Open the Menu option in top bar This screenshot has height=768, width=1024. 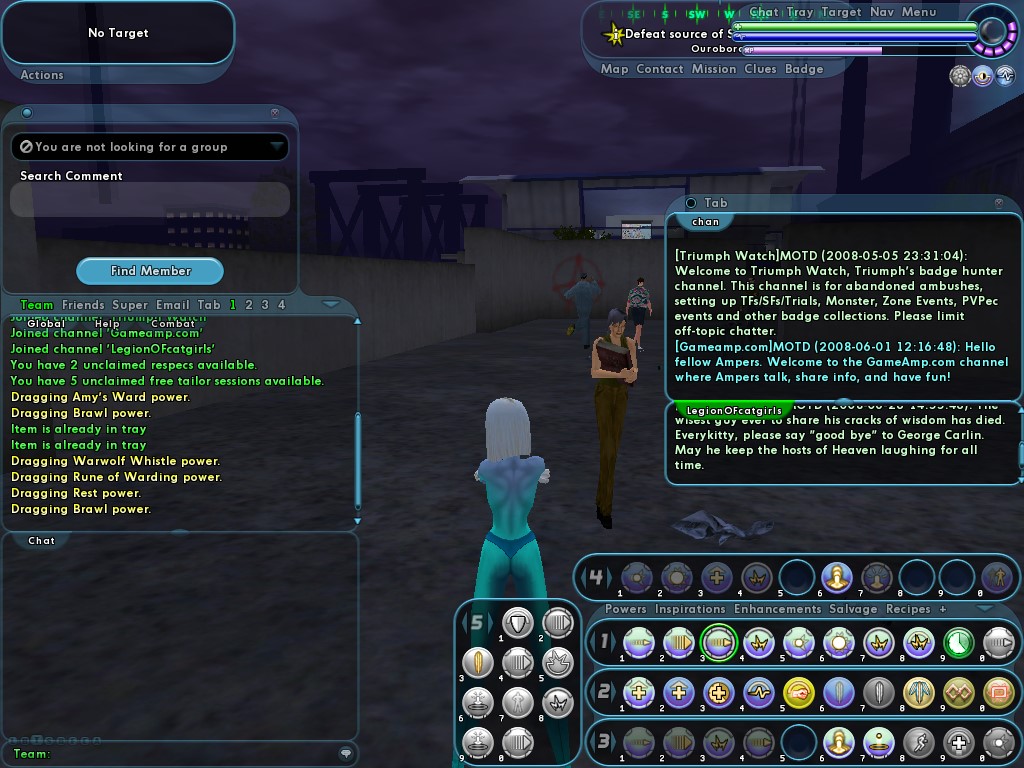919,13
